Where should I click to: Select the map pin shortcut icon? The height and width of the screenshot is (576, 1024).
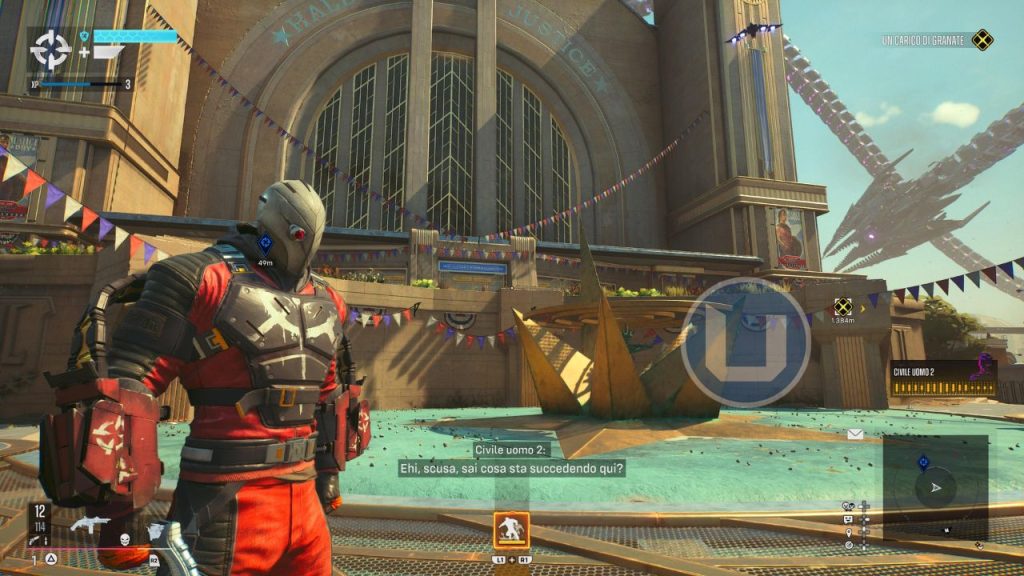click(x=849, y=532)
